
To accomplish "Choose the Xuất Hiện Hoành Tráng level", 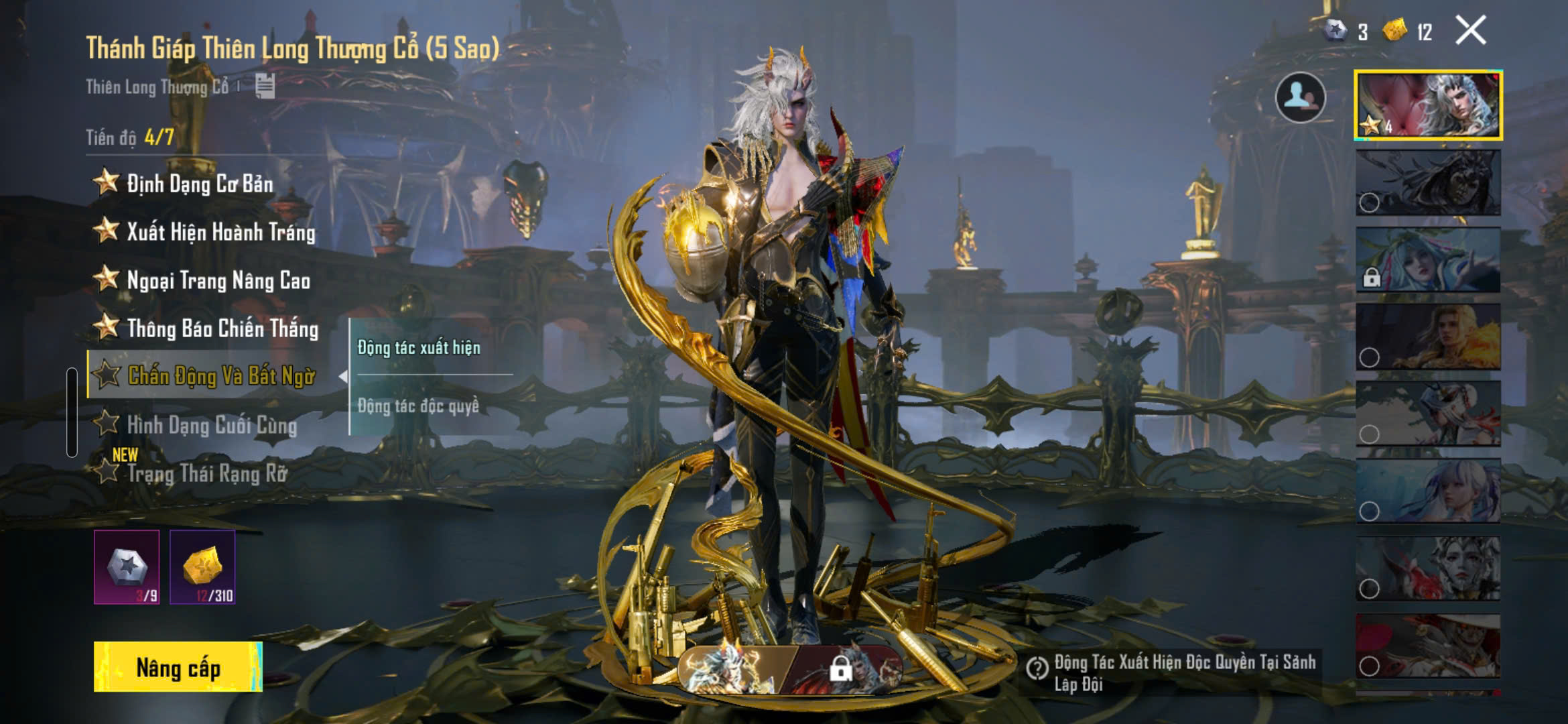I will click(x=220, y=231).
